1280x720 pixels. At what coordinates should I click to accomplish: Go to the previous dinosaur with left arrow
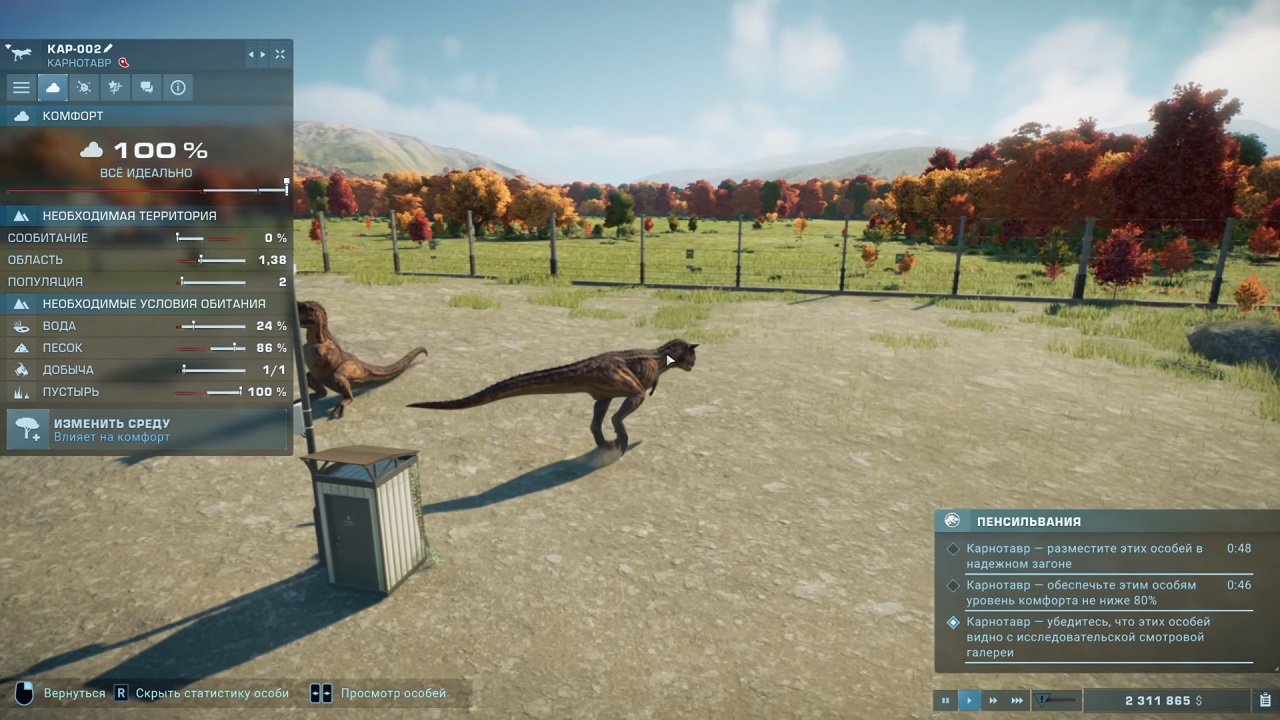(251, 54)
